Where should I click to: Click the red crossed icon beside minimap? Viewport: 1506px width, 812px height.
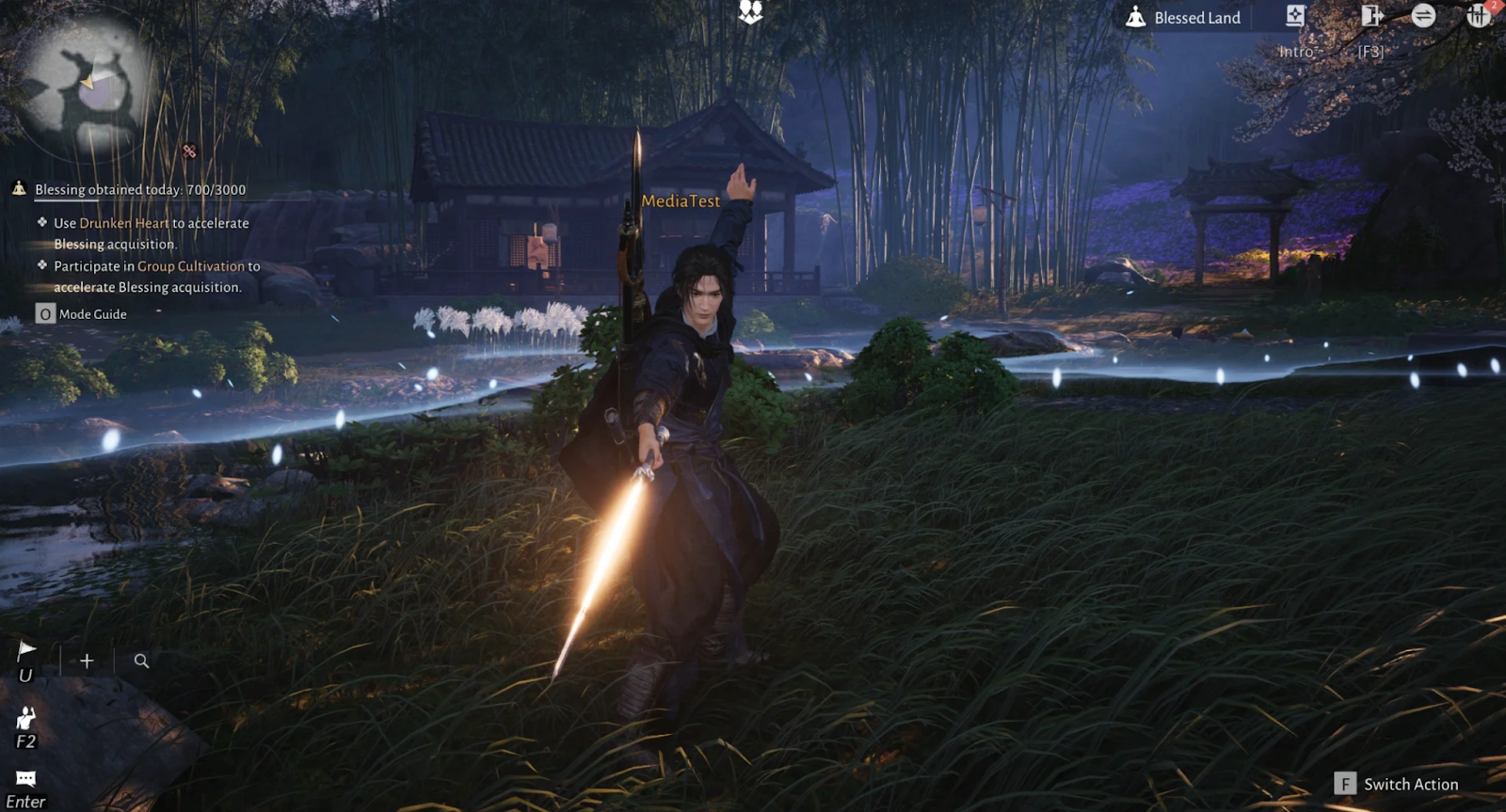point(189,151)
